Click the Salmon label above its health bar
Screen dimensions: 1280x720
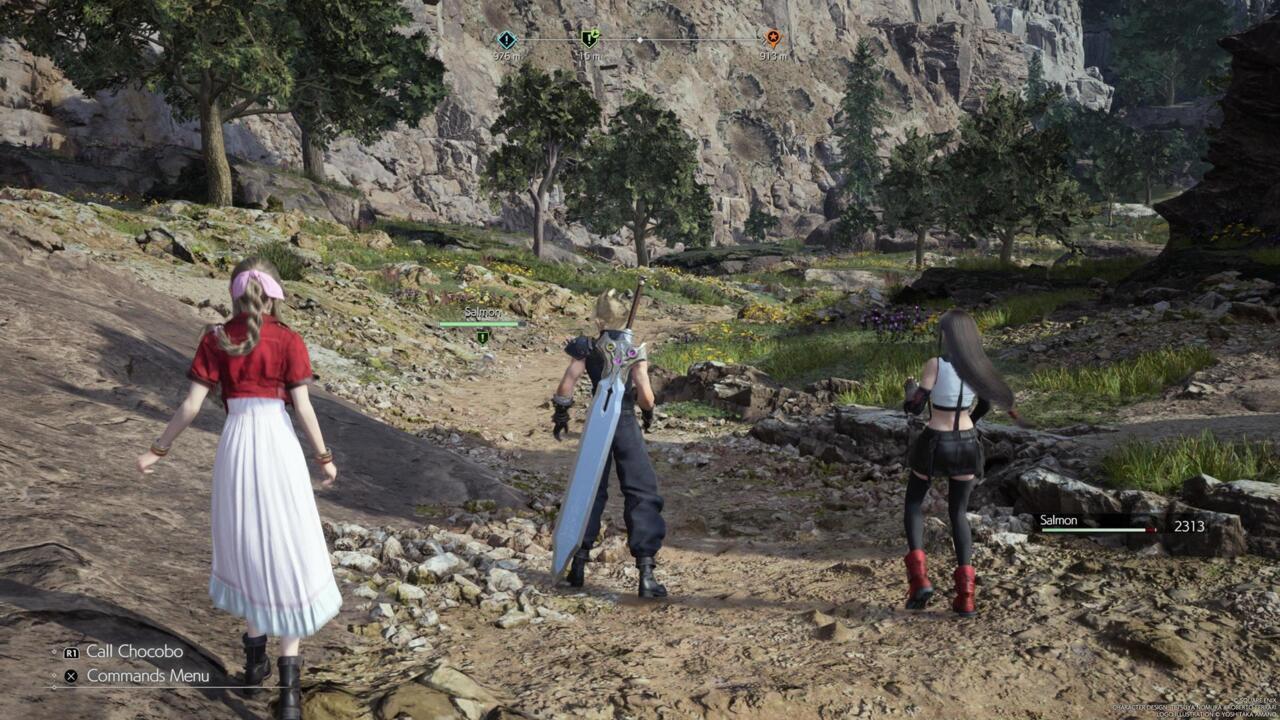click(x=483, y=311)
